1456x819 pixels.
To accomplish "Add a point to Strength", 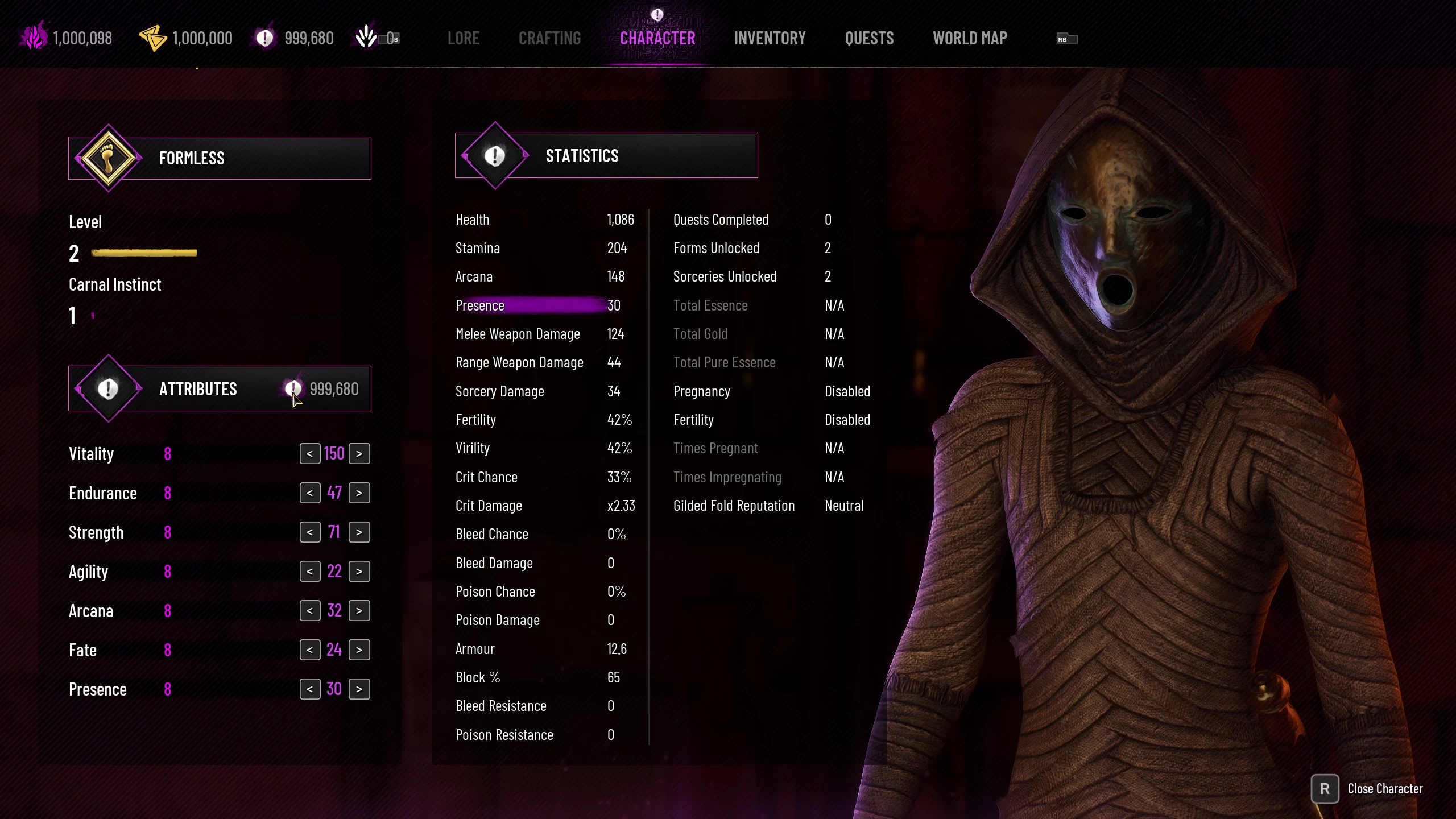I will tap(359, 532).
